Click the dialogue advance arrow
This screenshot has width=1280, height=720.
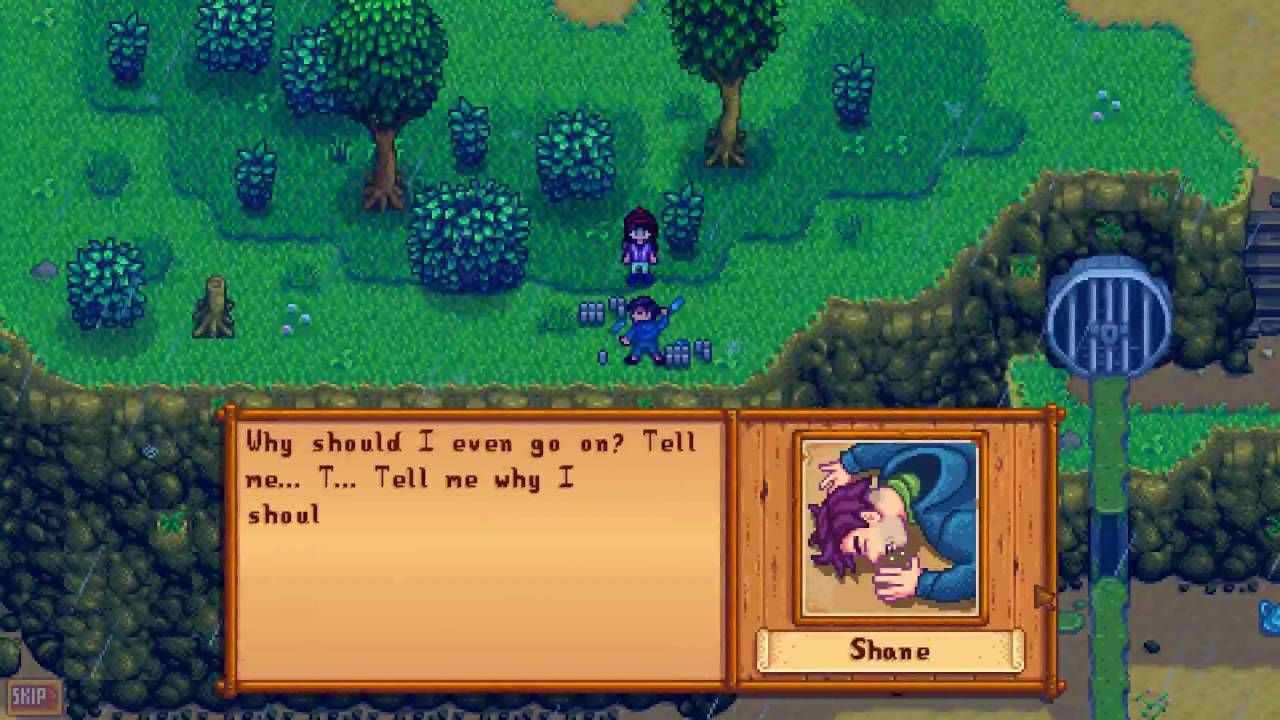point(1043,597)
